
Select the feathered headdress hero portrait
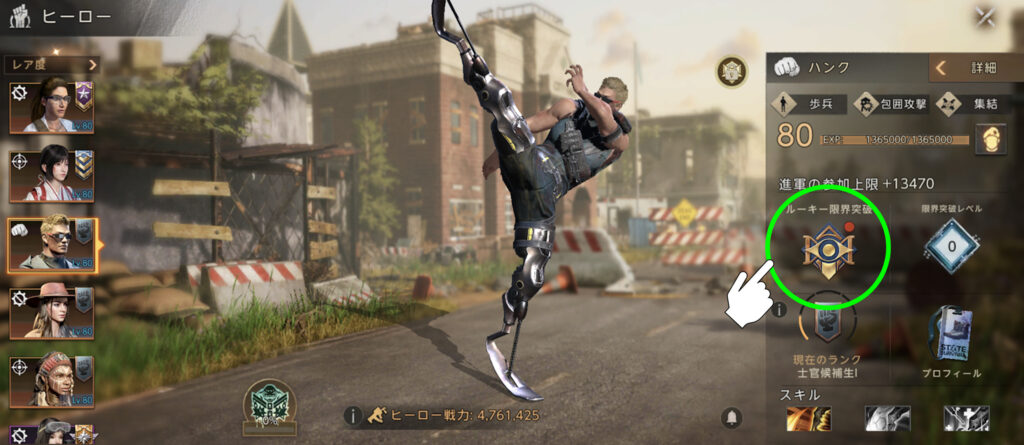tap(52, 380)
